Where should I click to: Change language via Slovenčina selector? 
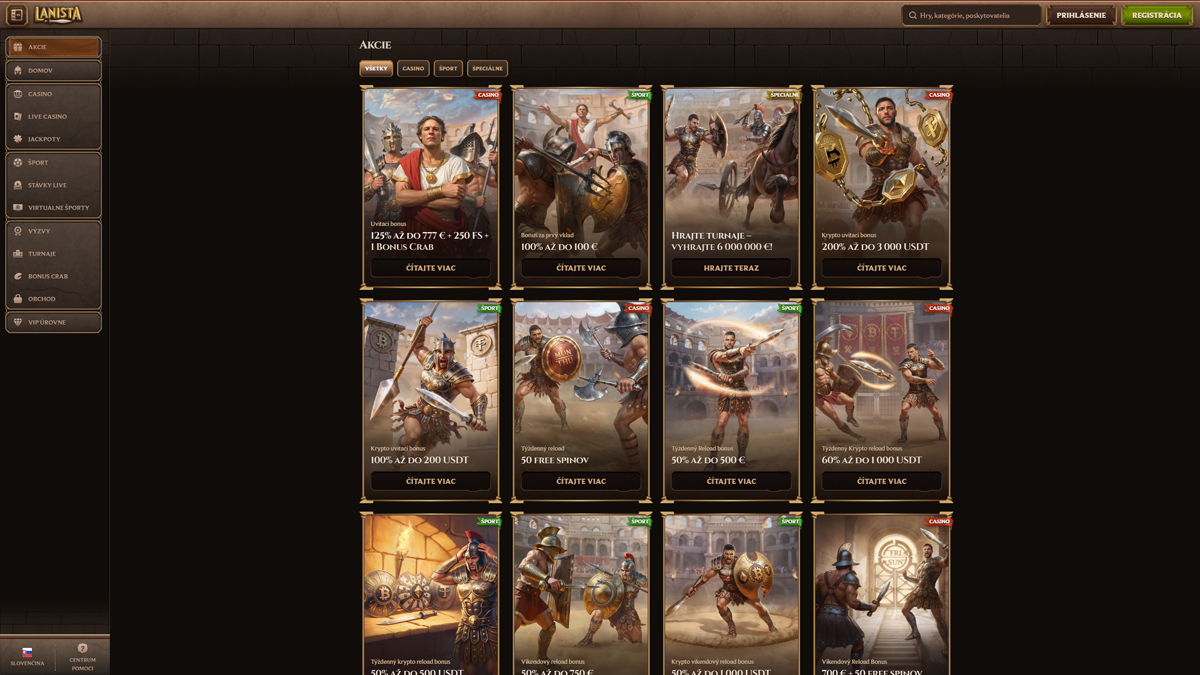click(x=27, y=656)
